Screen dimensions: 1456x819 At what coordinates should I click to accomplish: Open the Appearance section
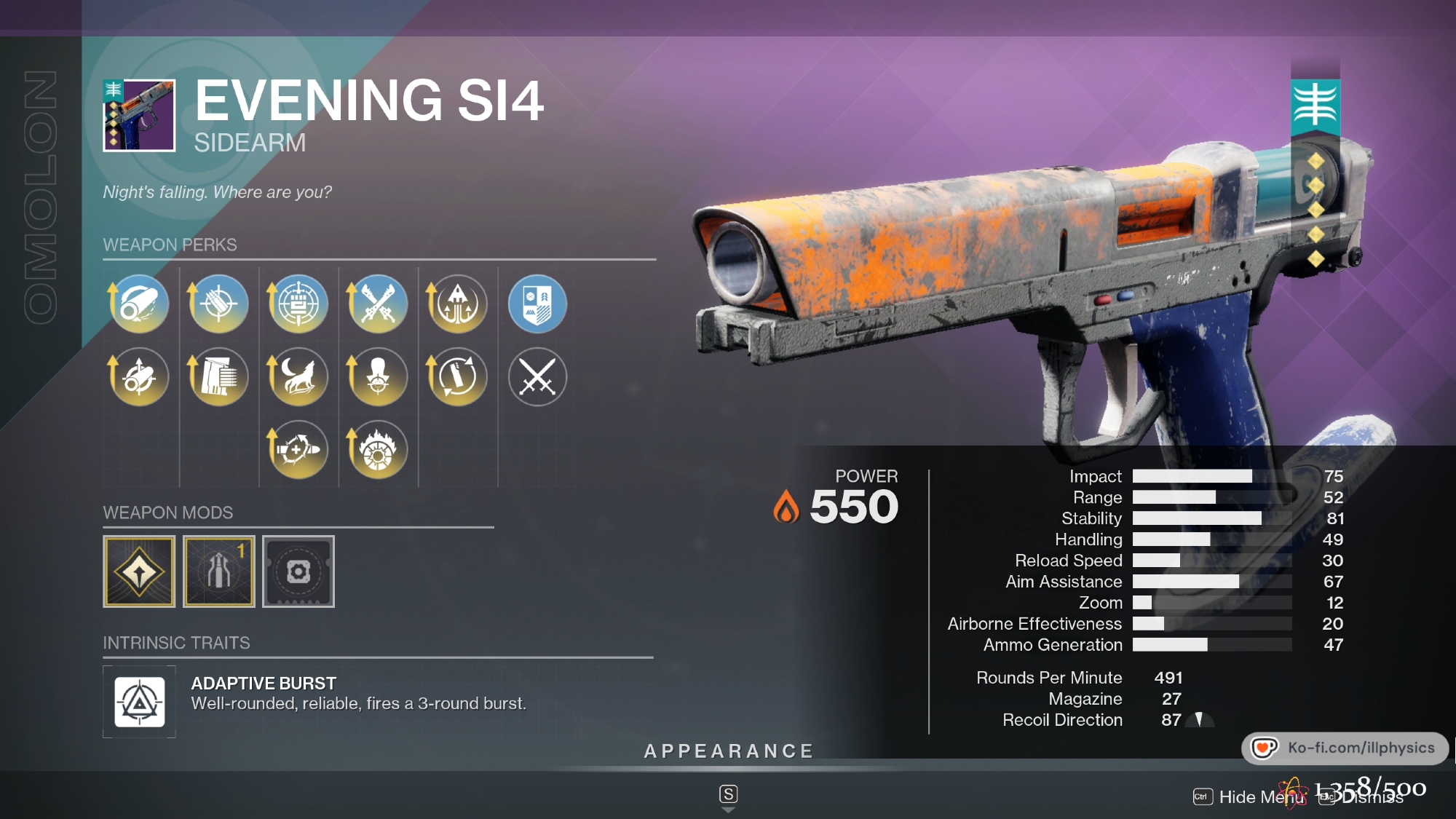click(728, 751)
